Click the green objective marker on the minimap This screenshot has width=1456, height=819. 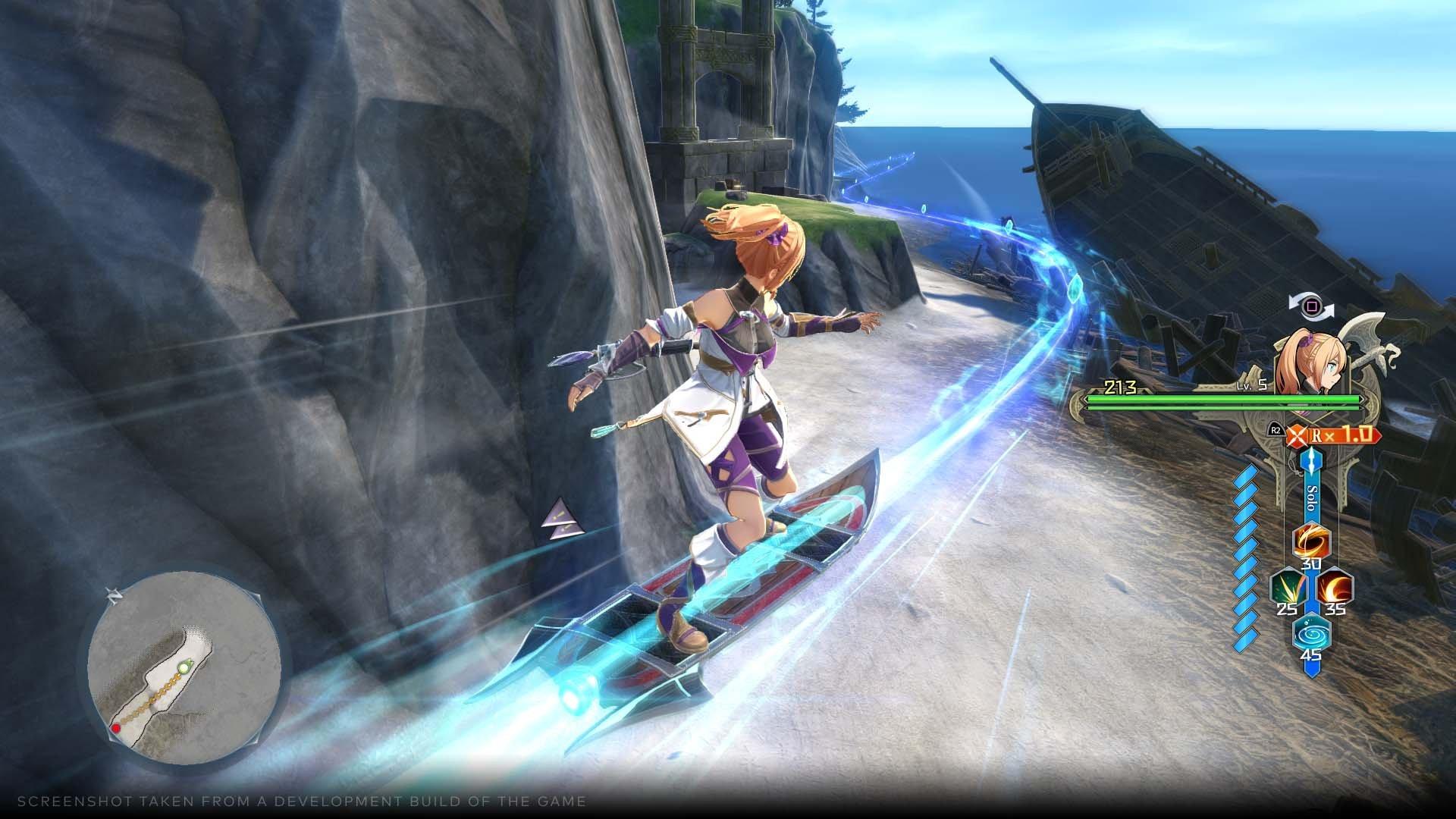(184, 667)
